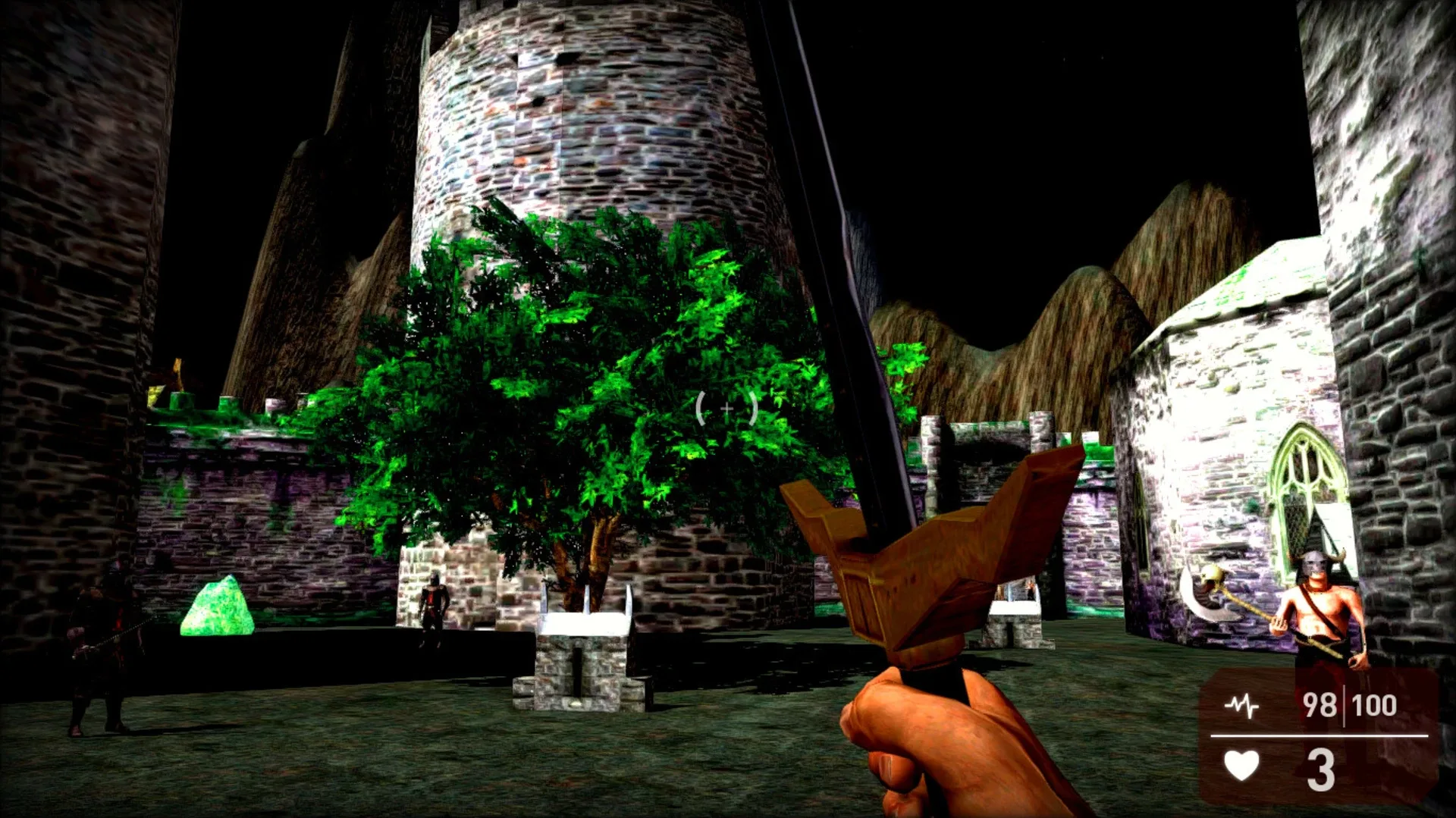
Task: Click the crosshair reticle at screen center
Action: pos(726,408)
